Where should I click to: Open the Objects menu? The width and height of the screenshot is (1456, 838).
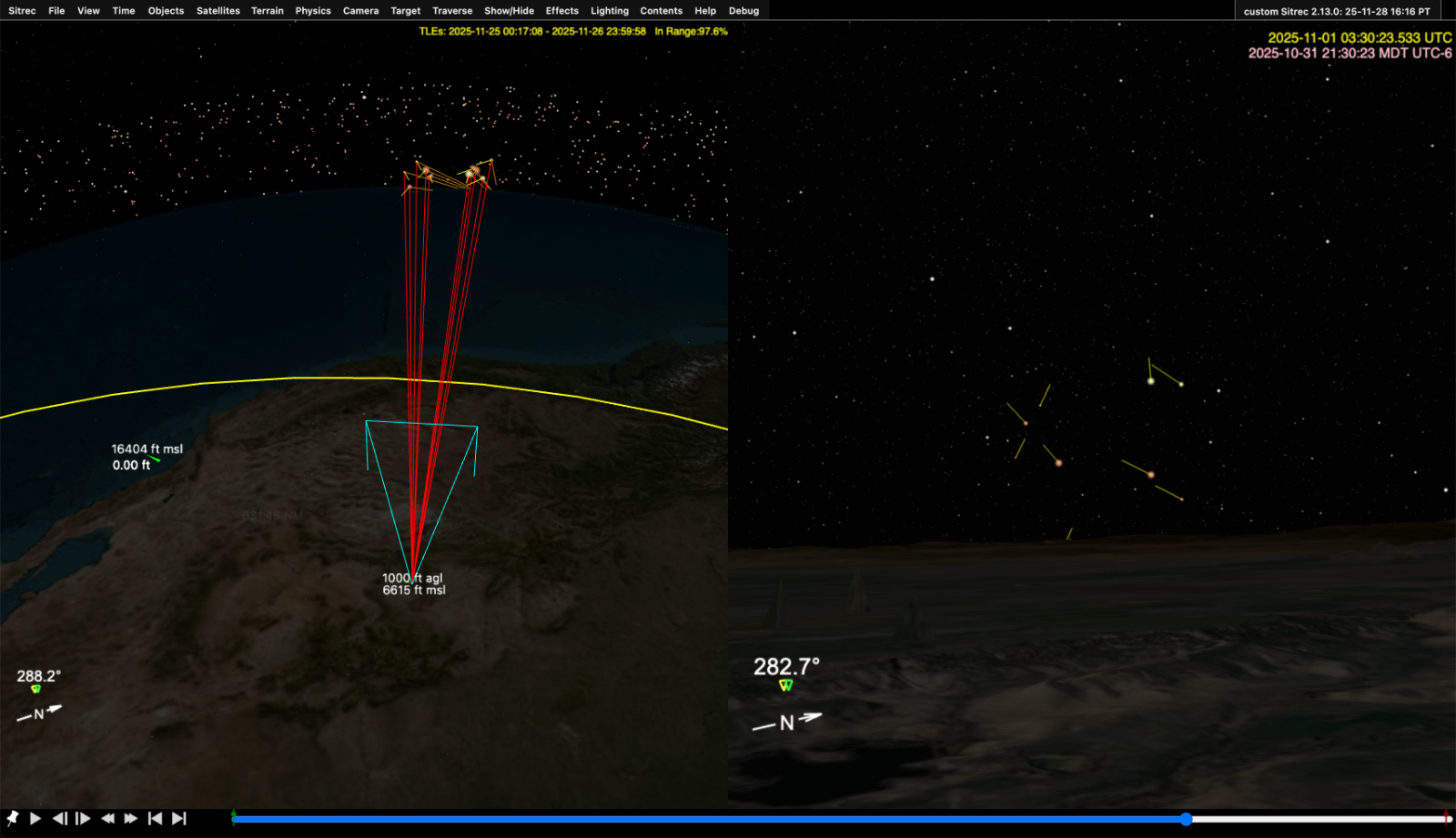[x=166, y=11]
